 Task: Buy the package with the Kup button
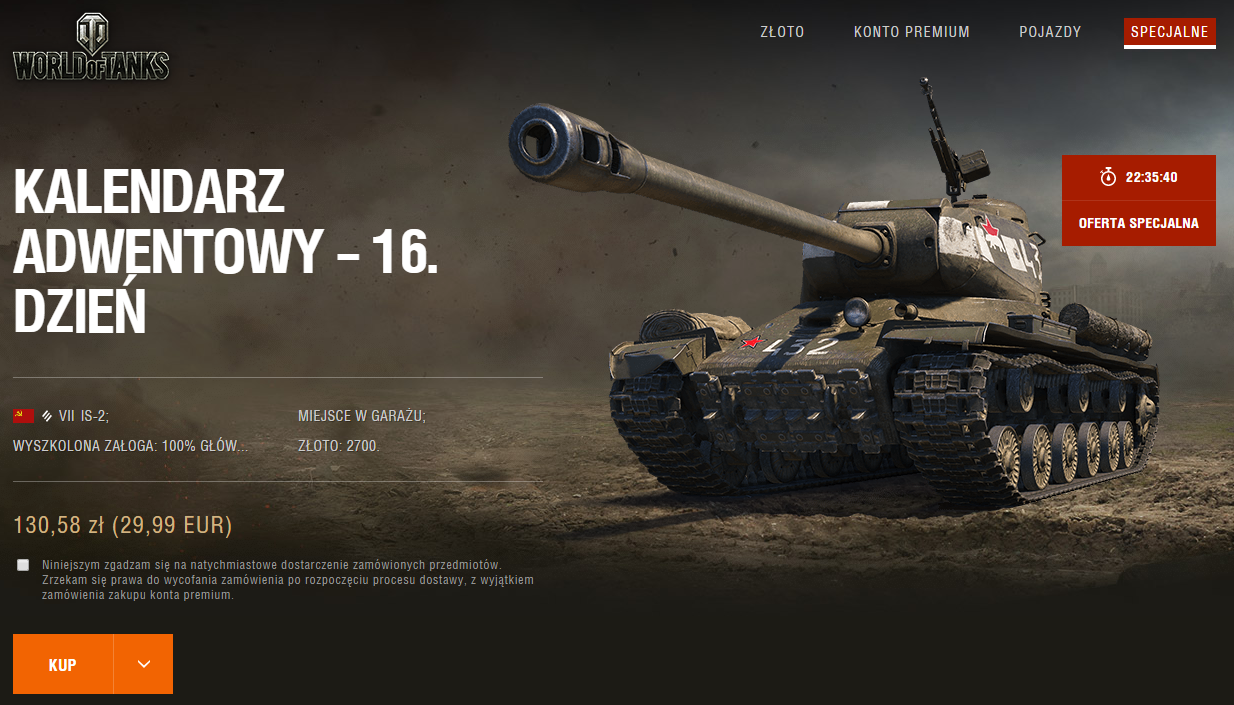[63, 664]
